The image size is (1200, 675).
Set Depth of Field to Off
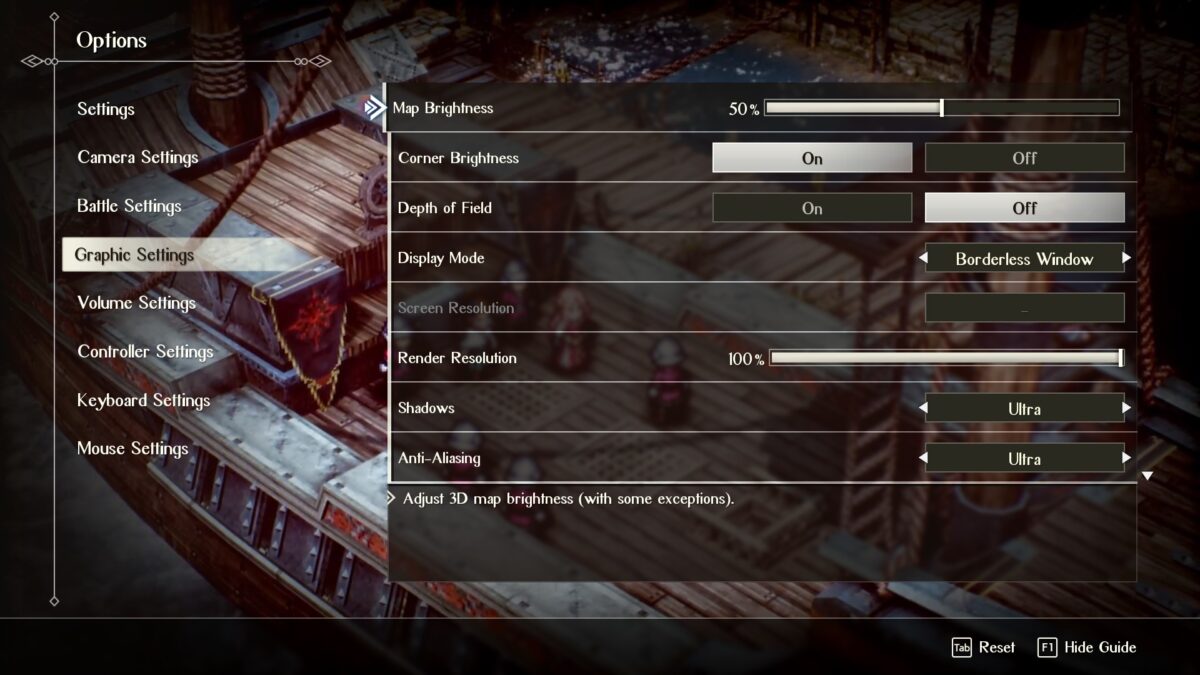(x=1024, y=208)
